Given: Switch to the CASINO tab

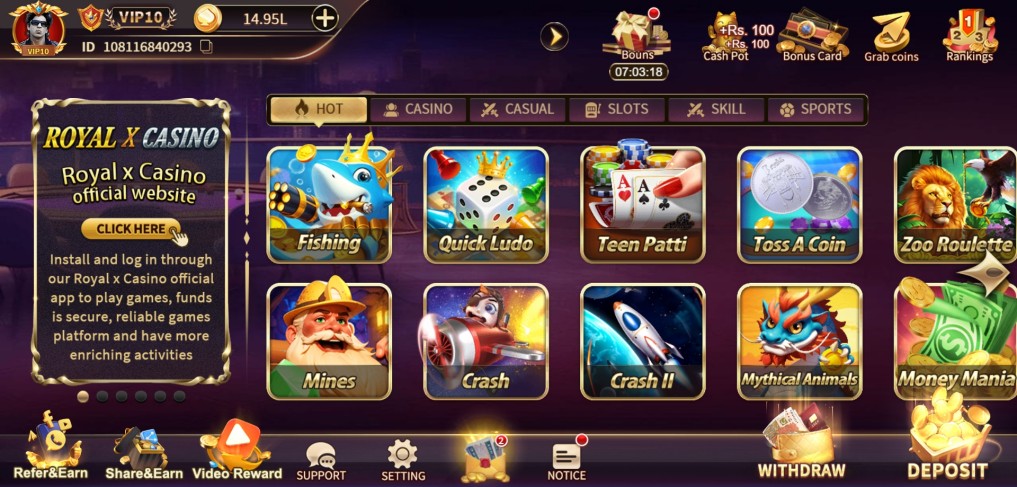Looking at the screenshot, I should click(x=418, y=109).
